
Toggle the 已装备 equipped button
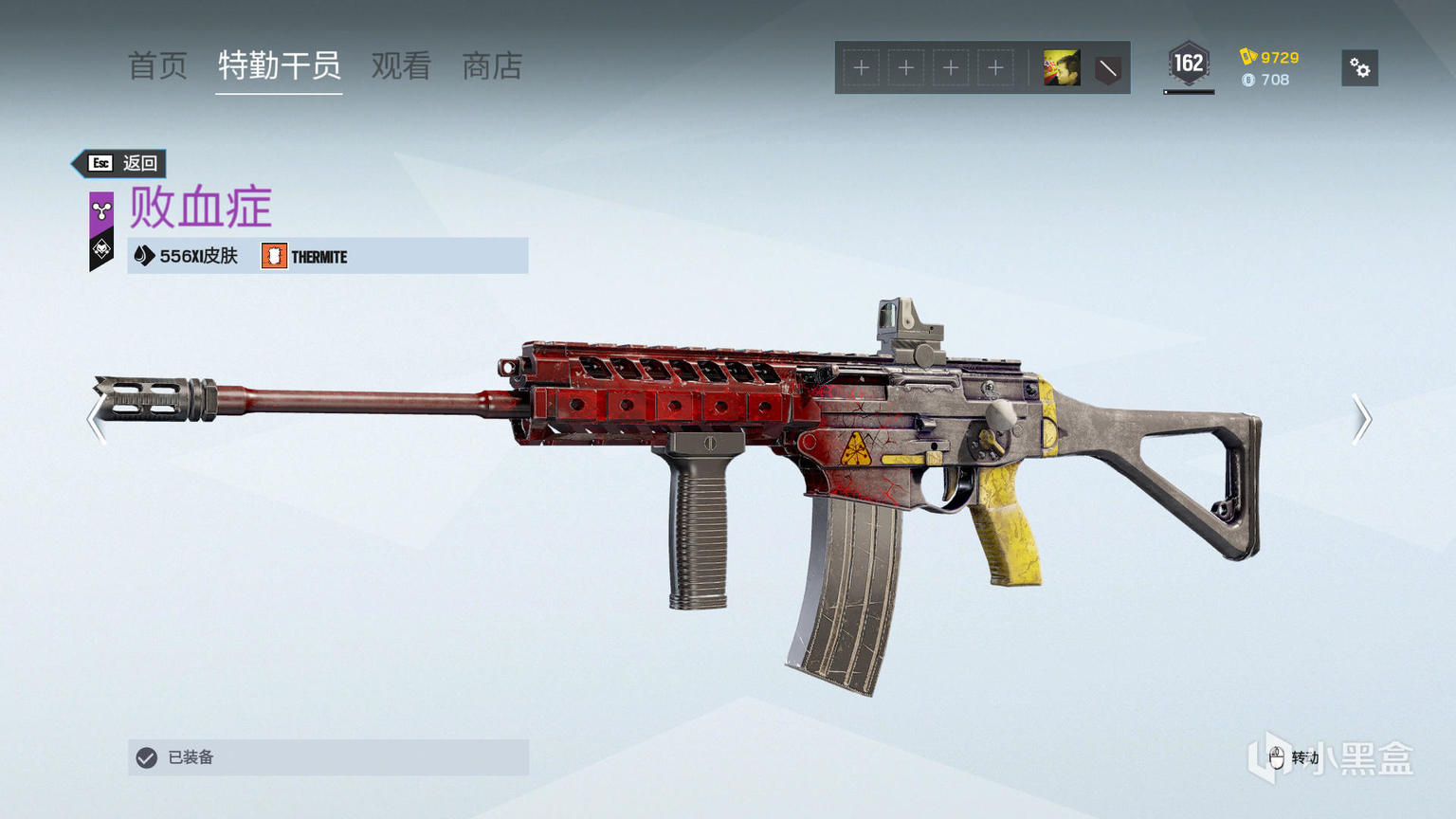pyautogui.click(x=328, y=757)
